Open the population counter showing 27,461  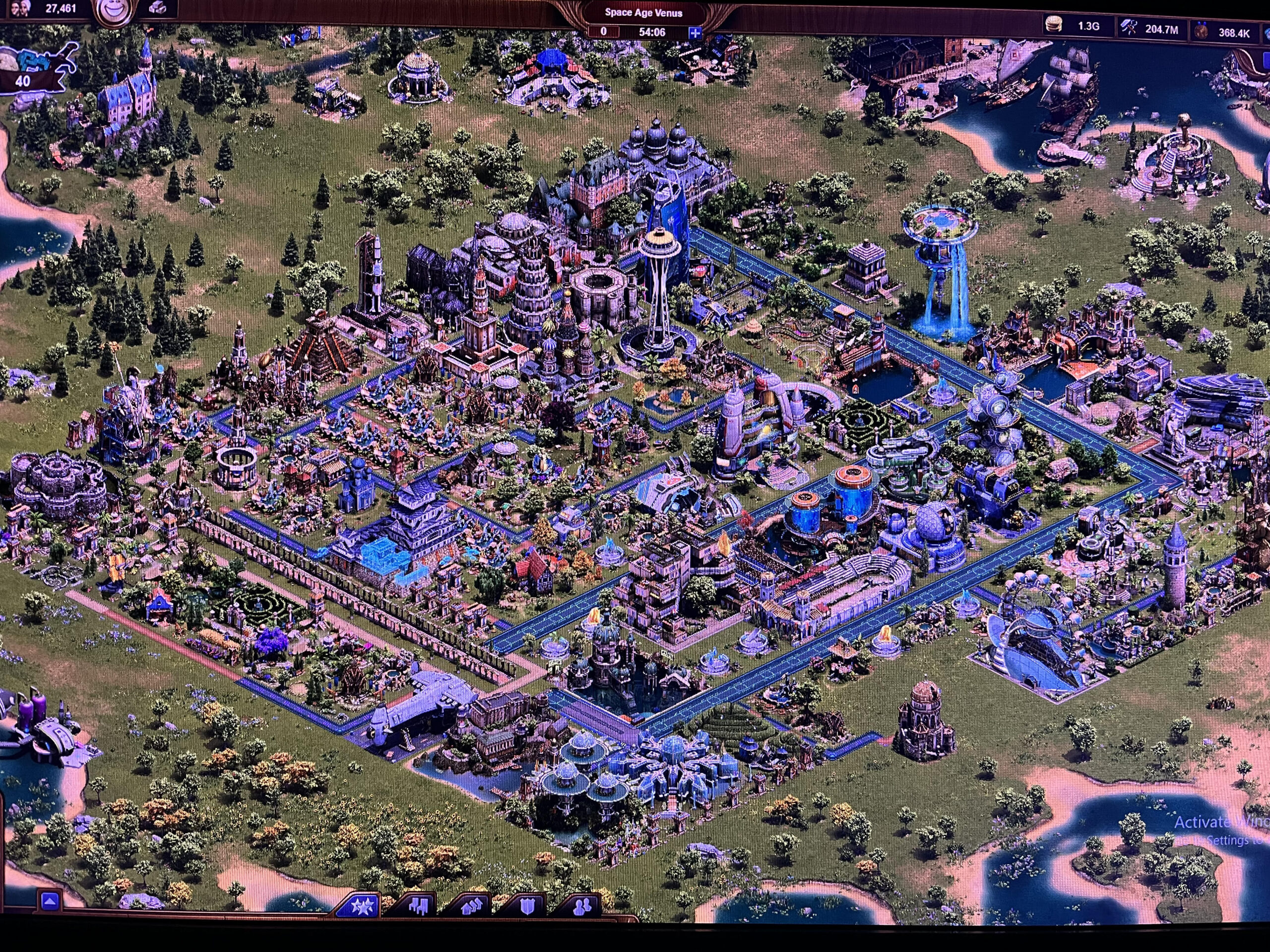(x=52, y=8)
